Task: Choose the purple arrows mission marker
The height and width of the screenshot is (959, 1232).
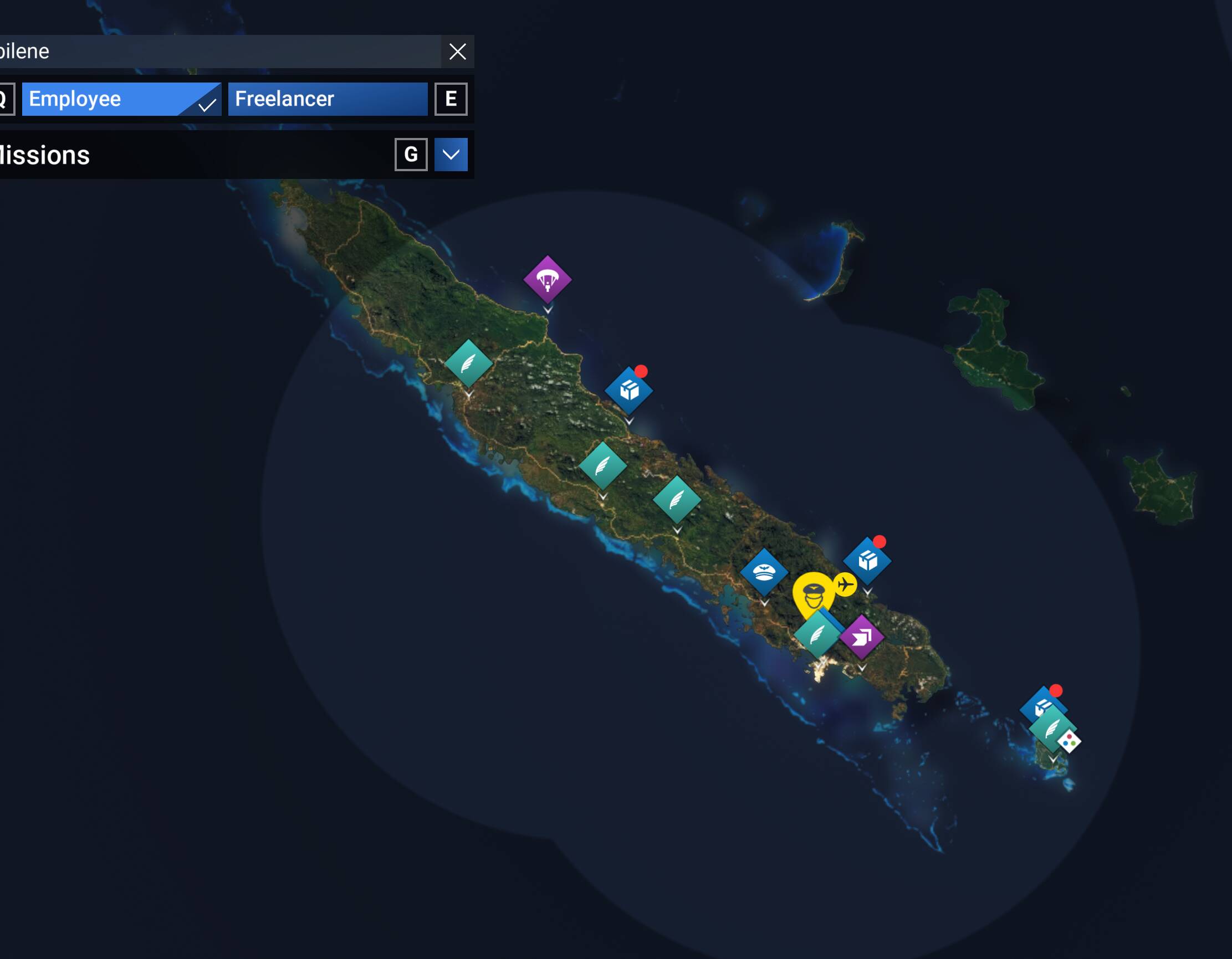Action: click(x=861, y=637)
